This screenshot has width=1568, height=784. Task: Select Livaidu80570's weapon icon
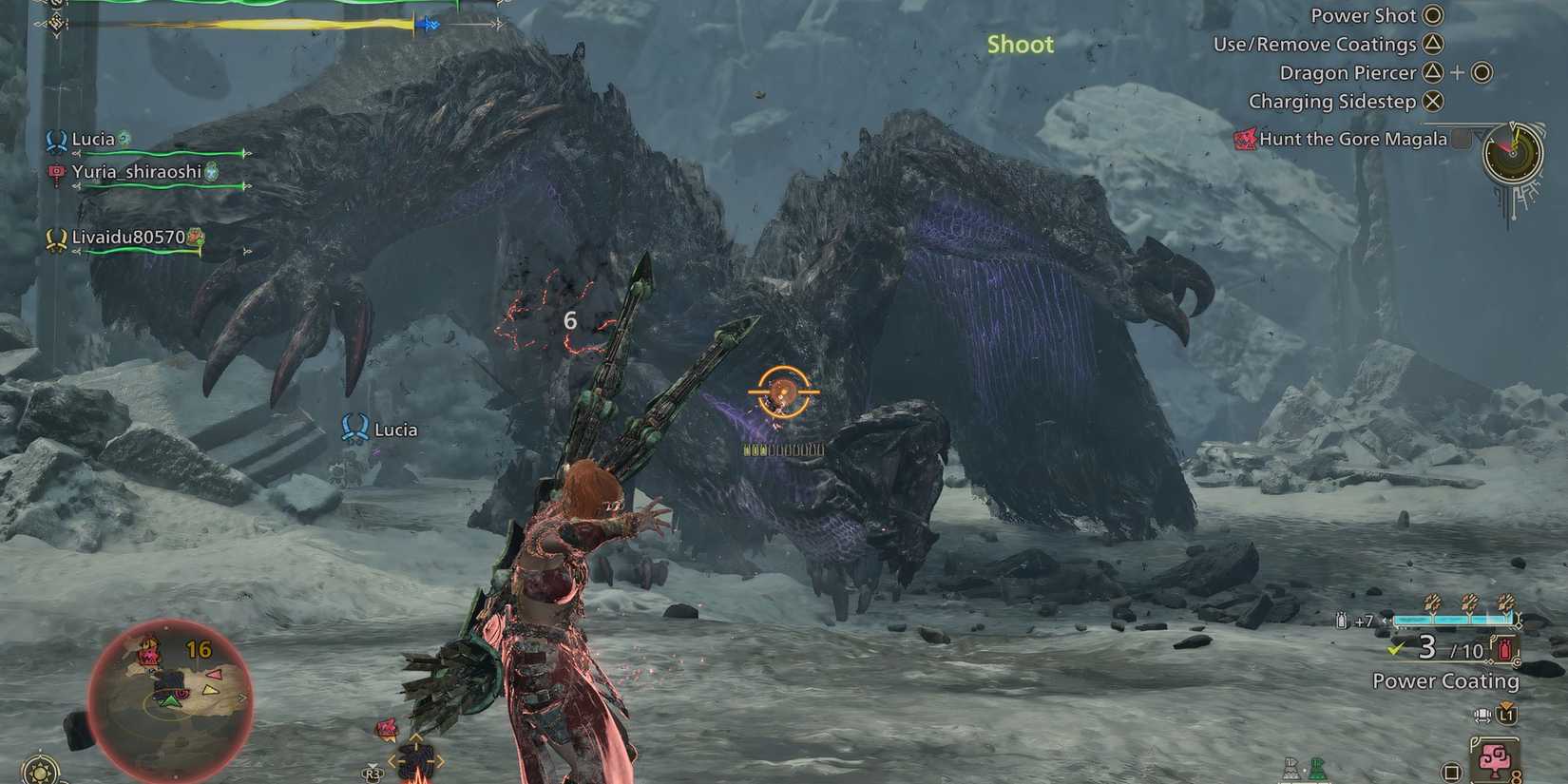55,239
